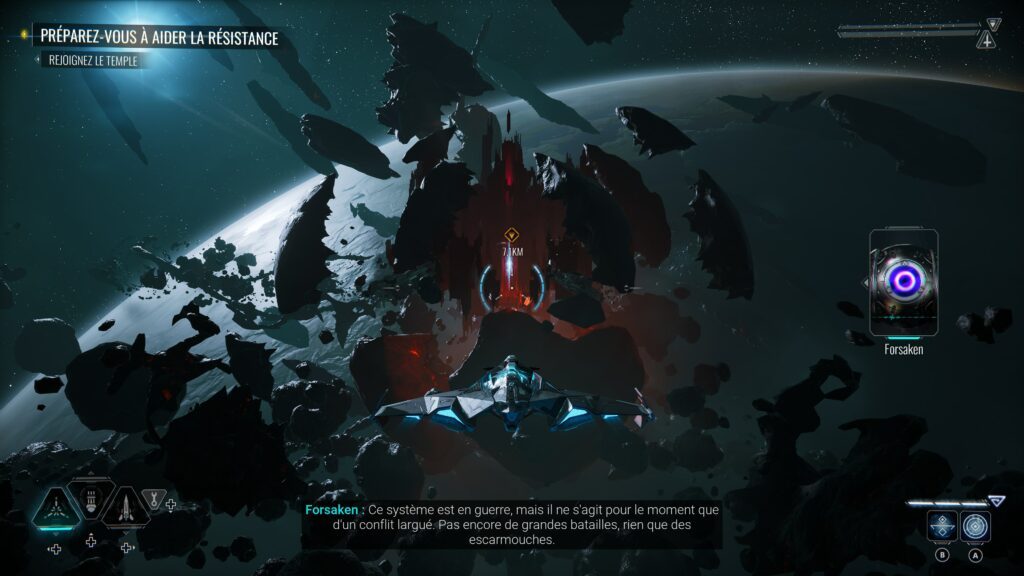Screen dimensions: 1024x576
Task: Activate the left ship device ability icon
Action: [942, 526]
